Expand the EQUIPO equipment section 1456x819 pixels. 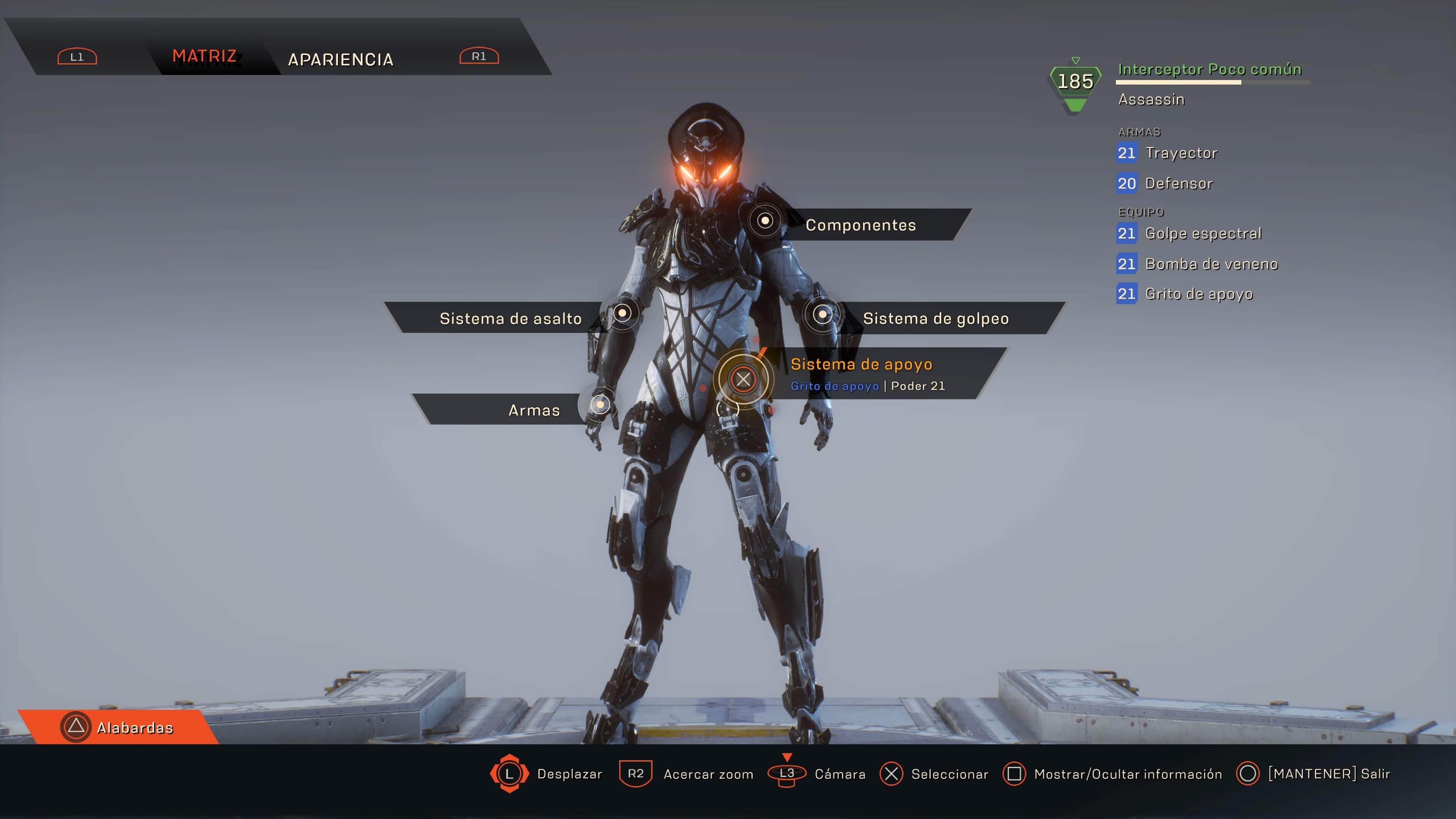pyautogui.click(x=1141, y=212)
